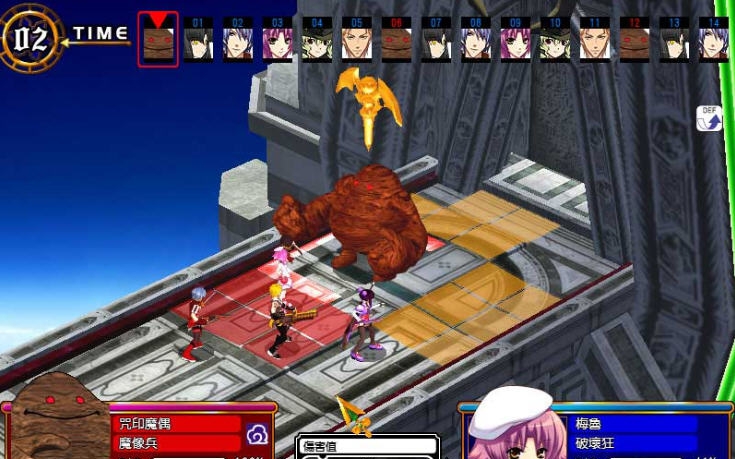Choose turn order portrait number 08
The width and height of the screenshot is (735, 459).
pyautogui.click(x=476, y=41)
